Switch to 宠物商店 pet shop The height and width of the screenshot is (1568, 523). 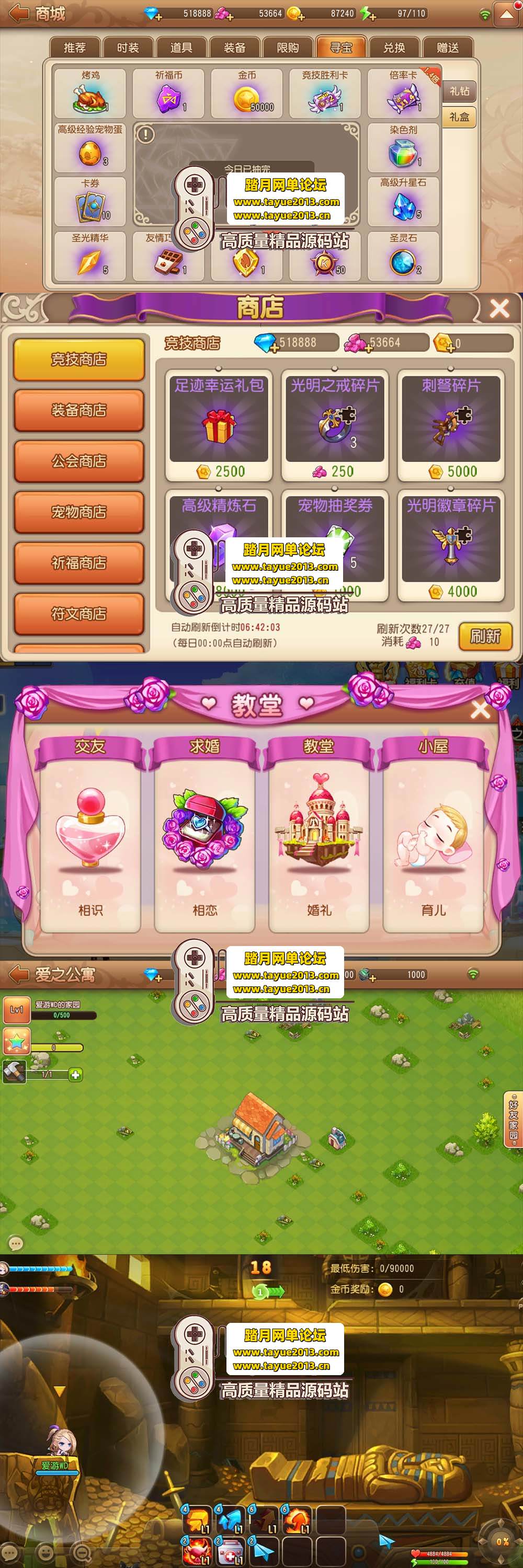(78, 512)
